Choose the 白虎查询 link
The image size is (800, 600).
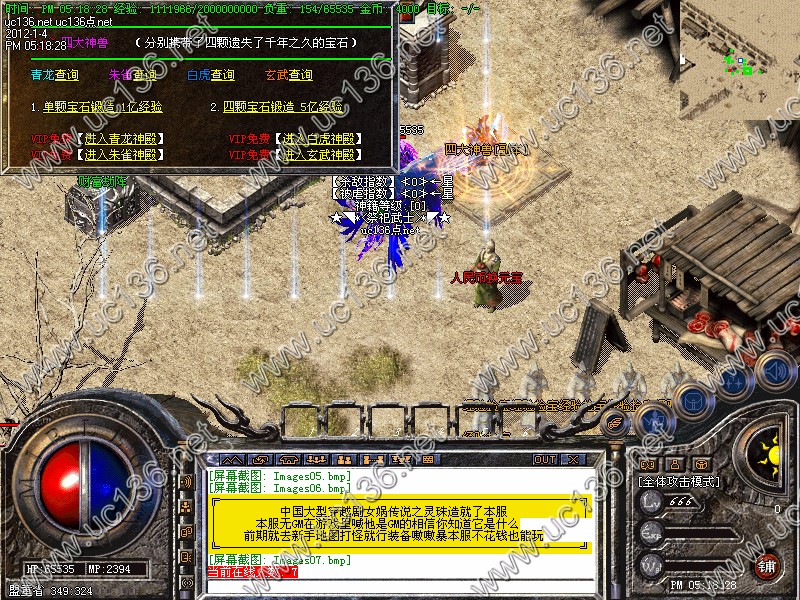(210, 75)
